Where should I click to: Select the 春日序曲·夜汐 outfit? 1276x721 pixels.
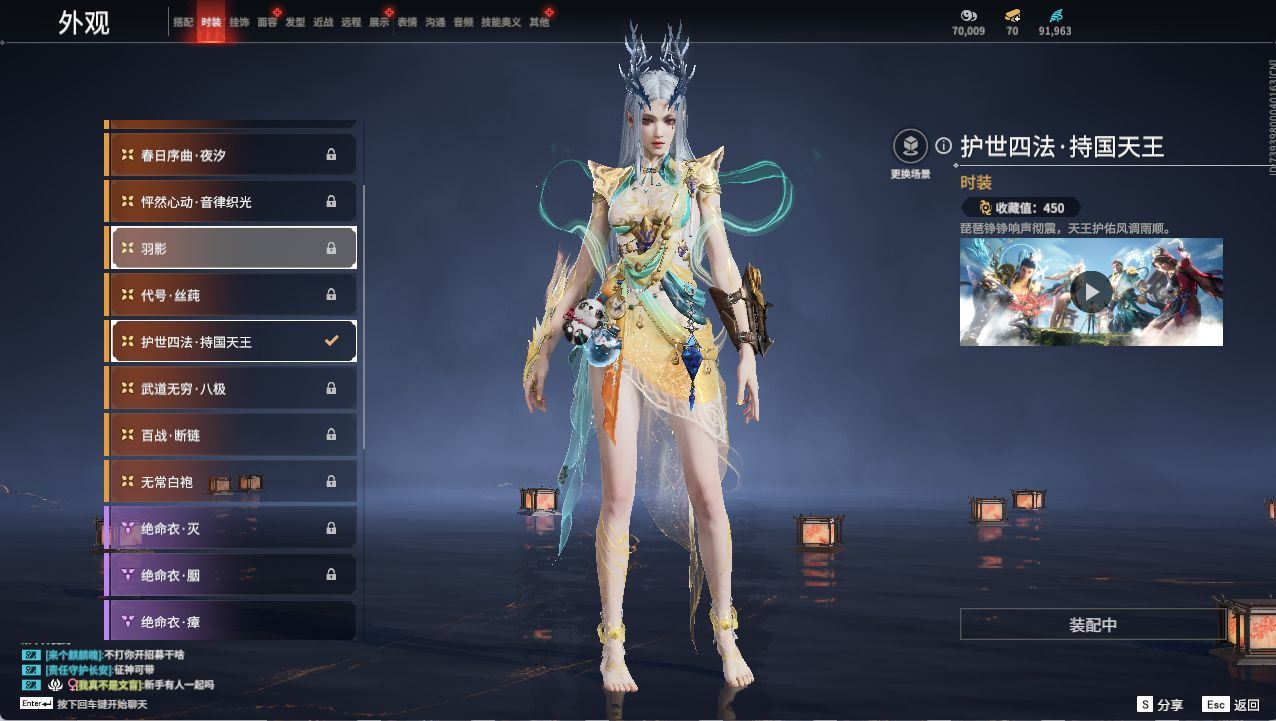click(x=231, y=155)
